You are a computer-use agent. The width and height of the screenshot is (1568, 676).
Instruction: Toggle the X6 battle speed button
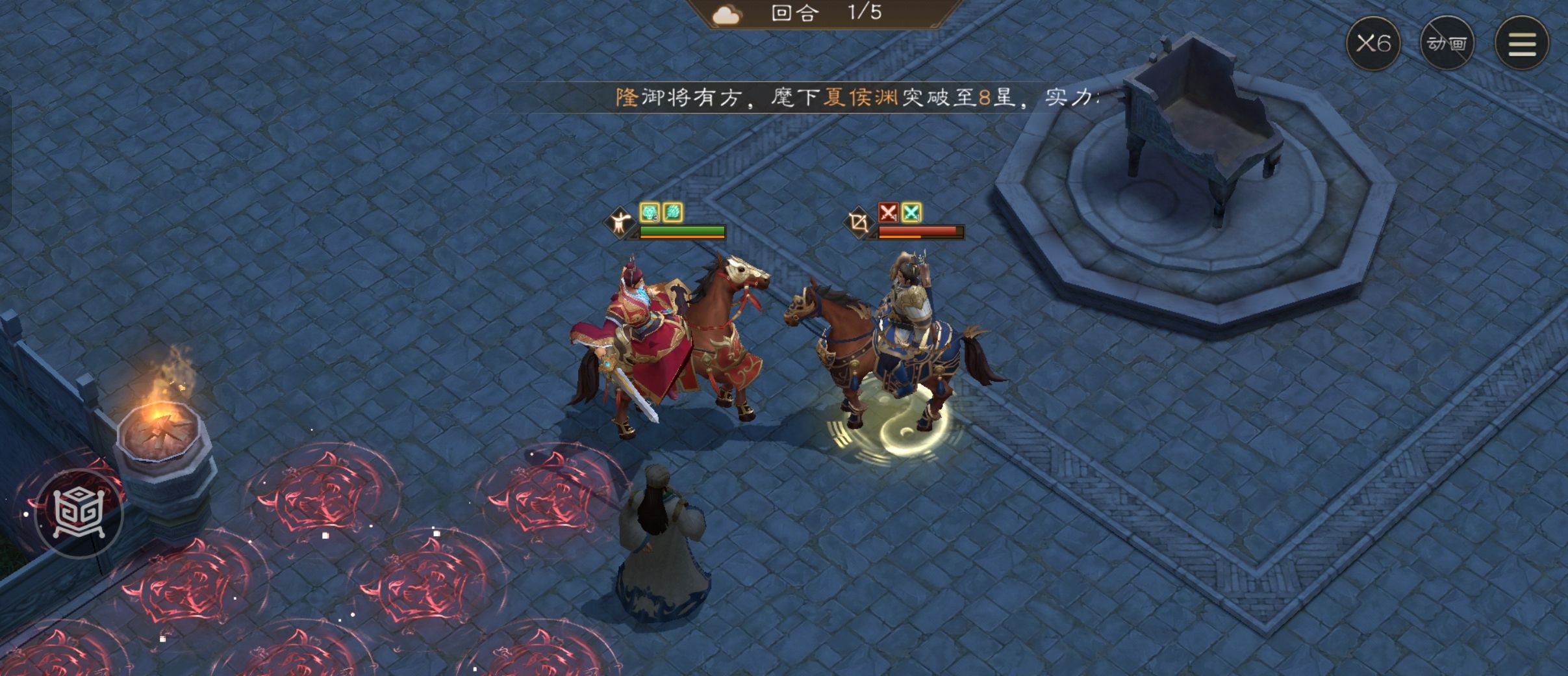tap(1373, 44)
